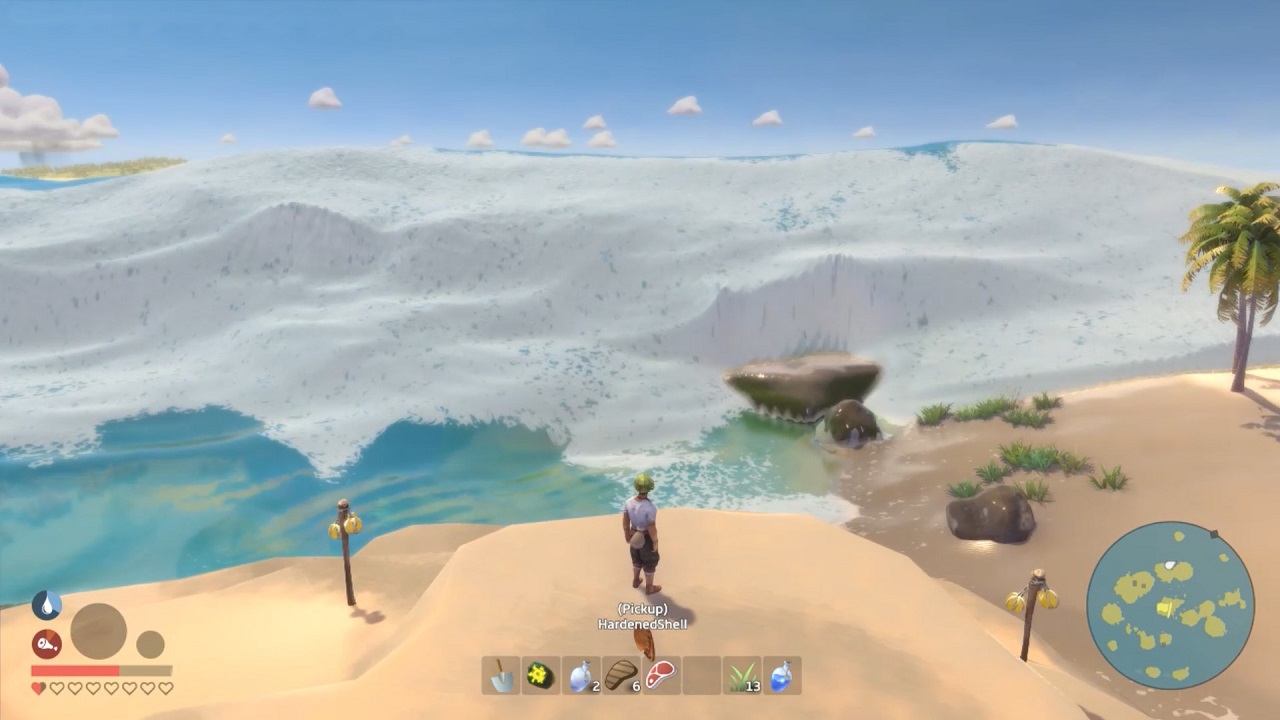The image size is (1280, 720).
Task: Click the meat hunger icon
Action: [x=46, y=644]
